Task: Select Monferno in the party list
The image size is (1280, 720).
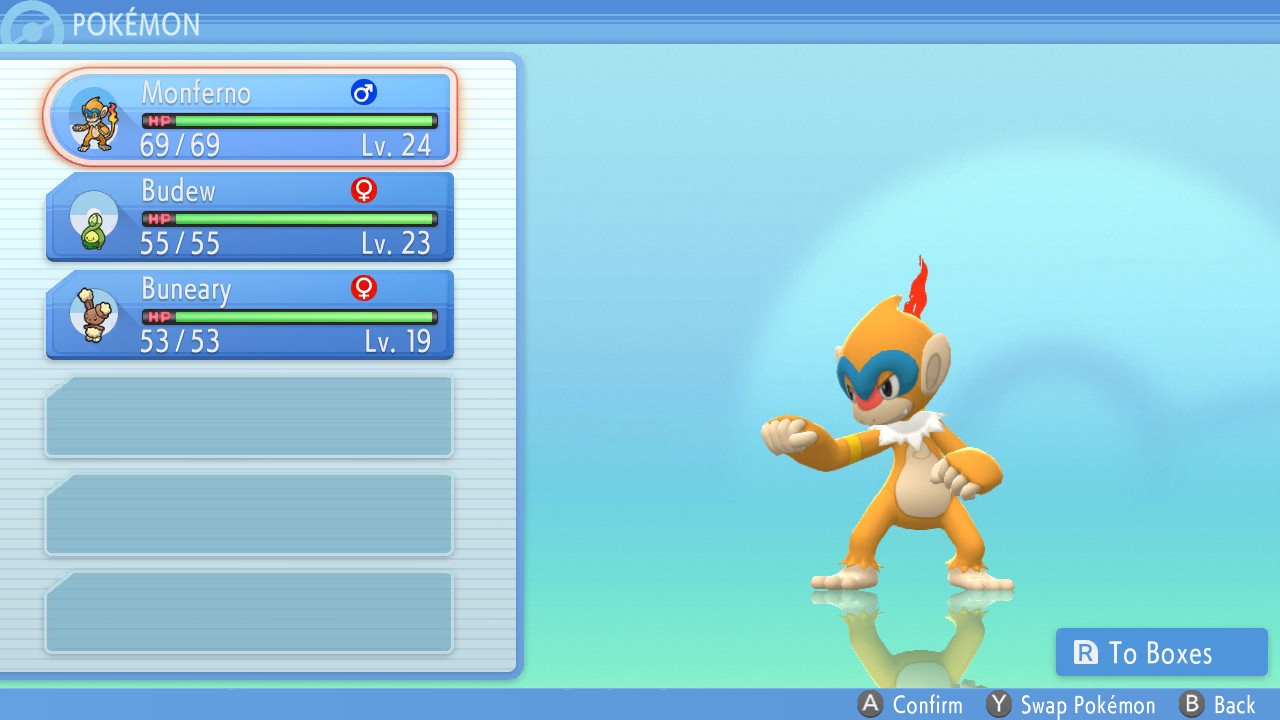Action: (x=250, y=118)
